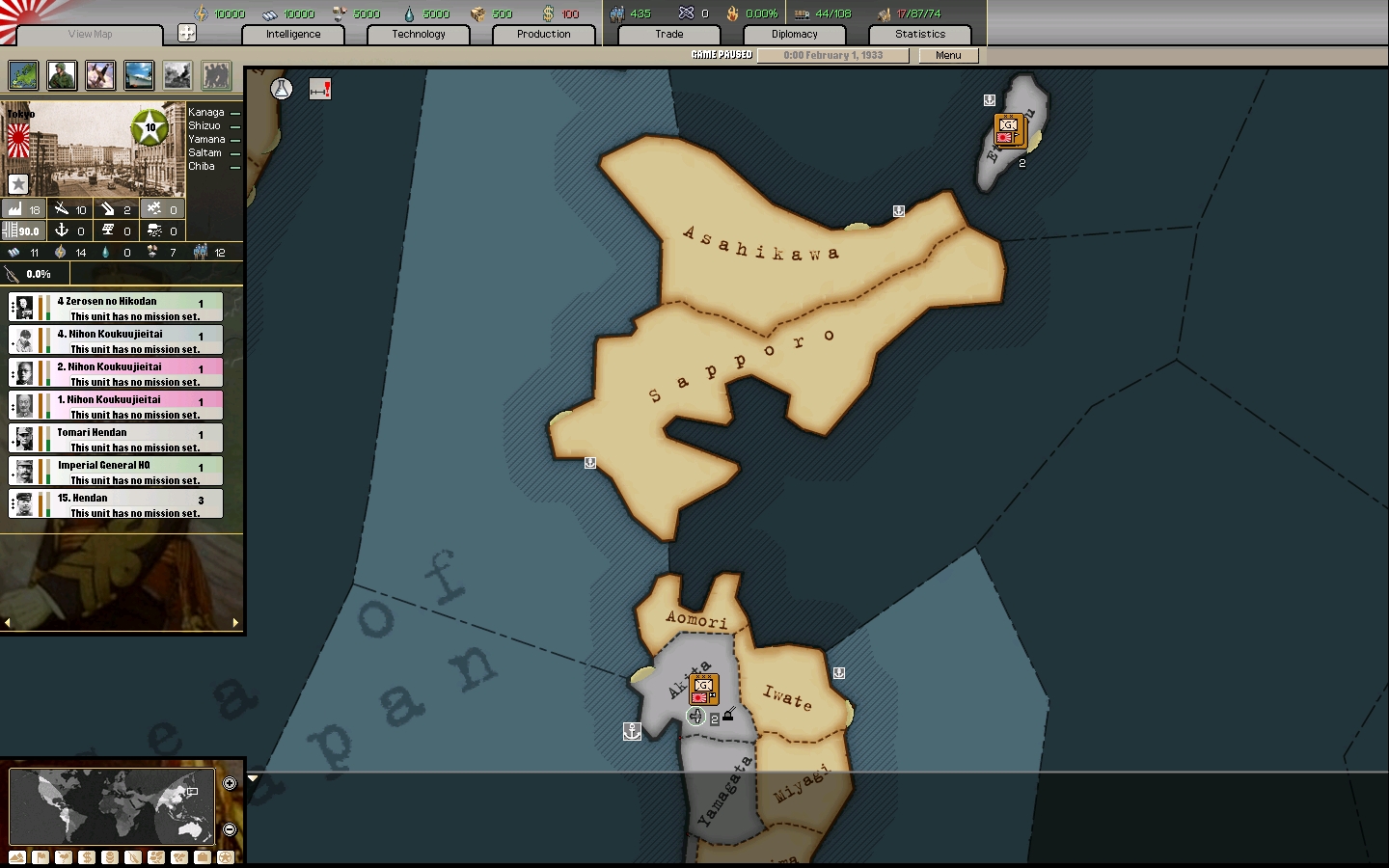
Task: View the Statistics tab
Action: tap(919, 34)
